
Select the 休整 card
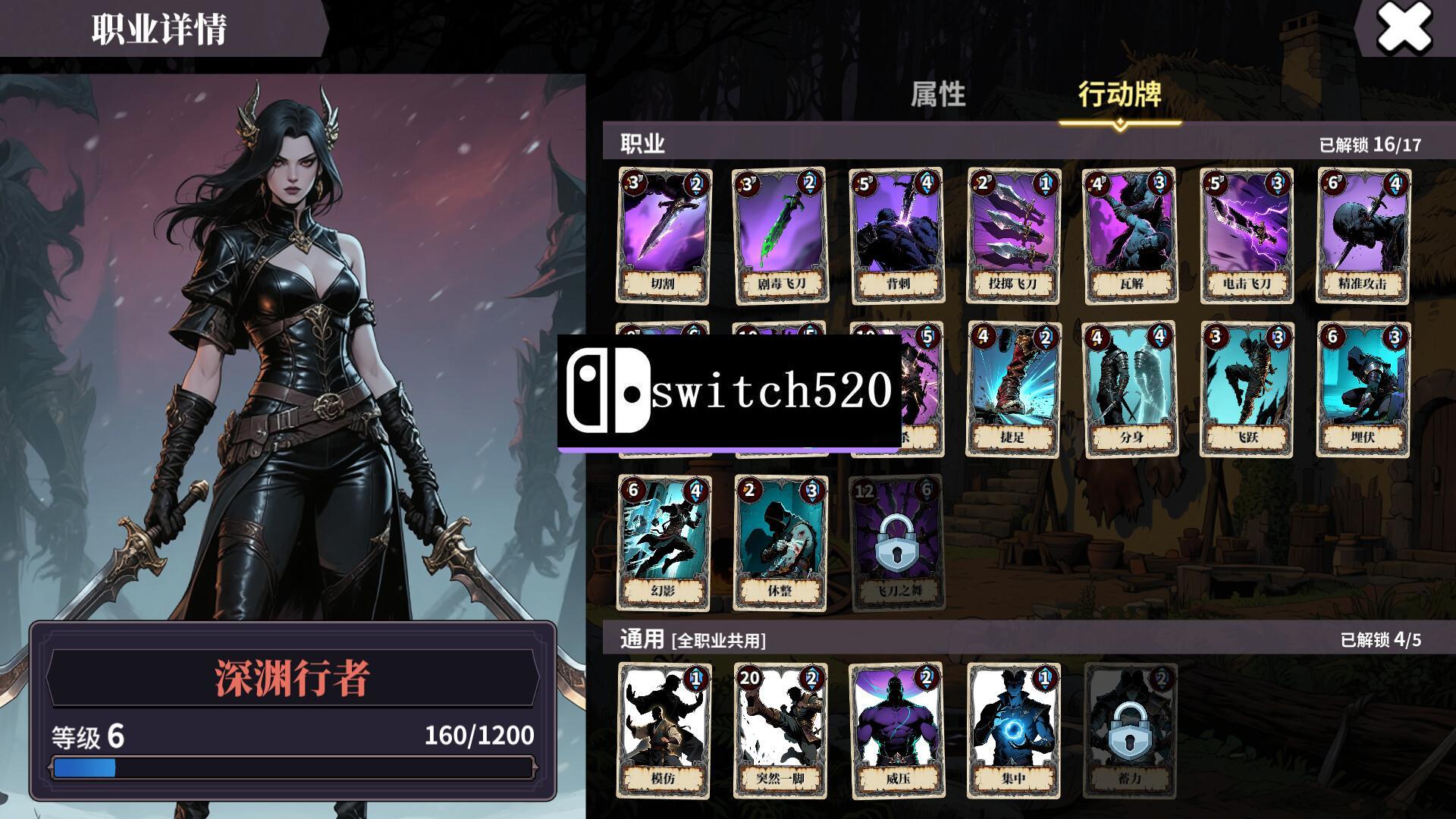[780, 542]
